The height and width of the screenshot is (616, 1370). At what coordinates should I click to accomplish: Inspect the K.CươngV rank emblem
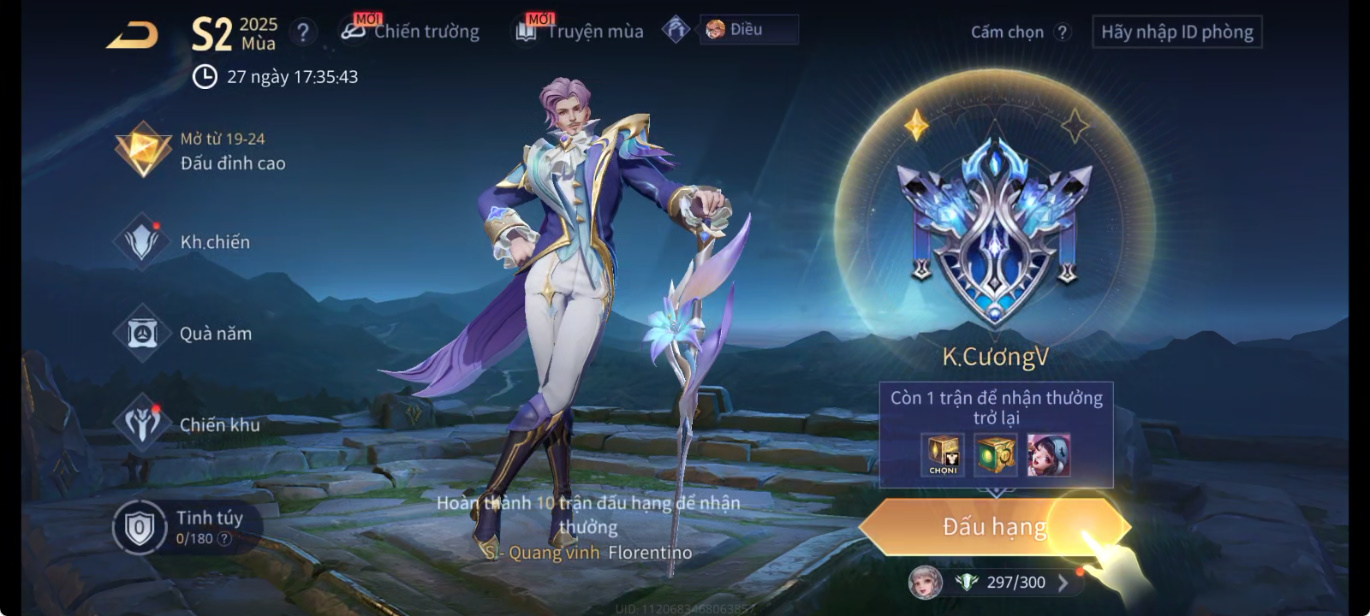(x=995, y=230)
